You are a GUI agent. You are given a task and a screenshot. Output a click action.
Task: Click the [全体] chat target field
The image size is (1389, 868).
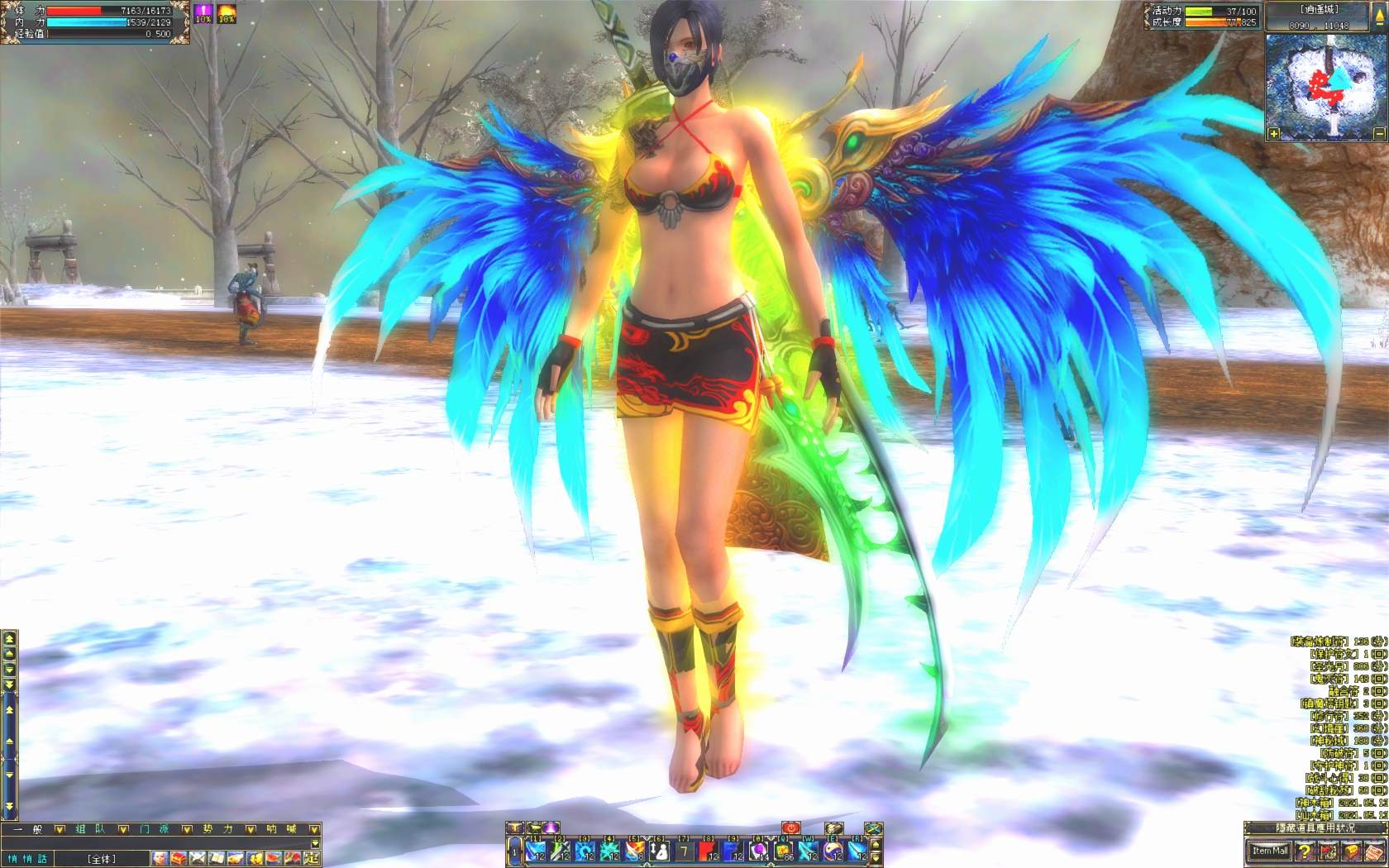pos(102,859)
